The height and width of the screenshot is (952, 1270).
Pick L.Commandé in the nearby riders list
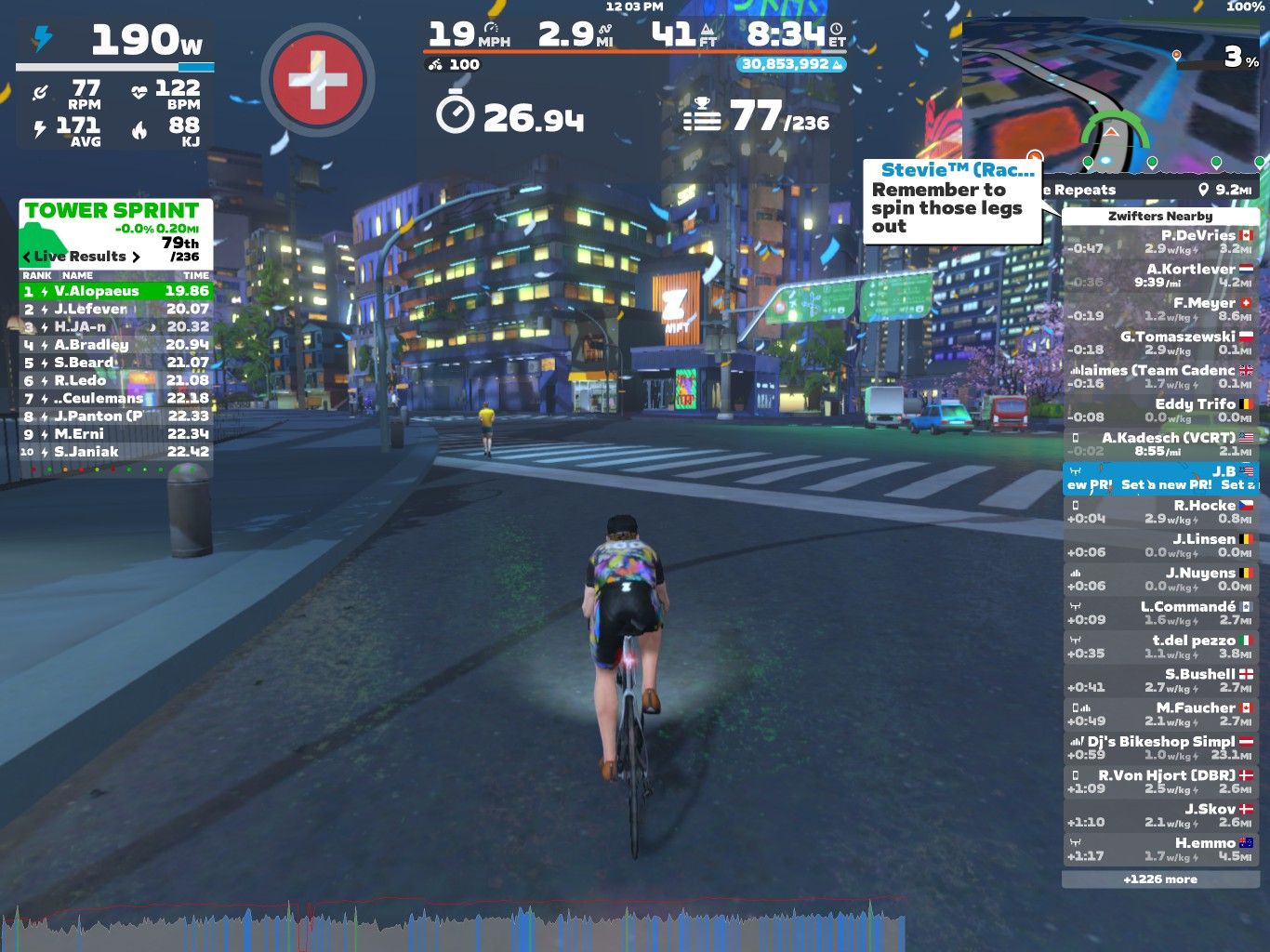click(1159, 613)
